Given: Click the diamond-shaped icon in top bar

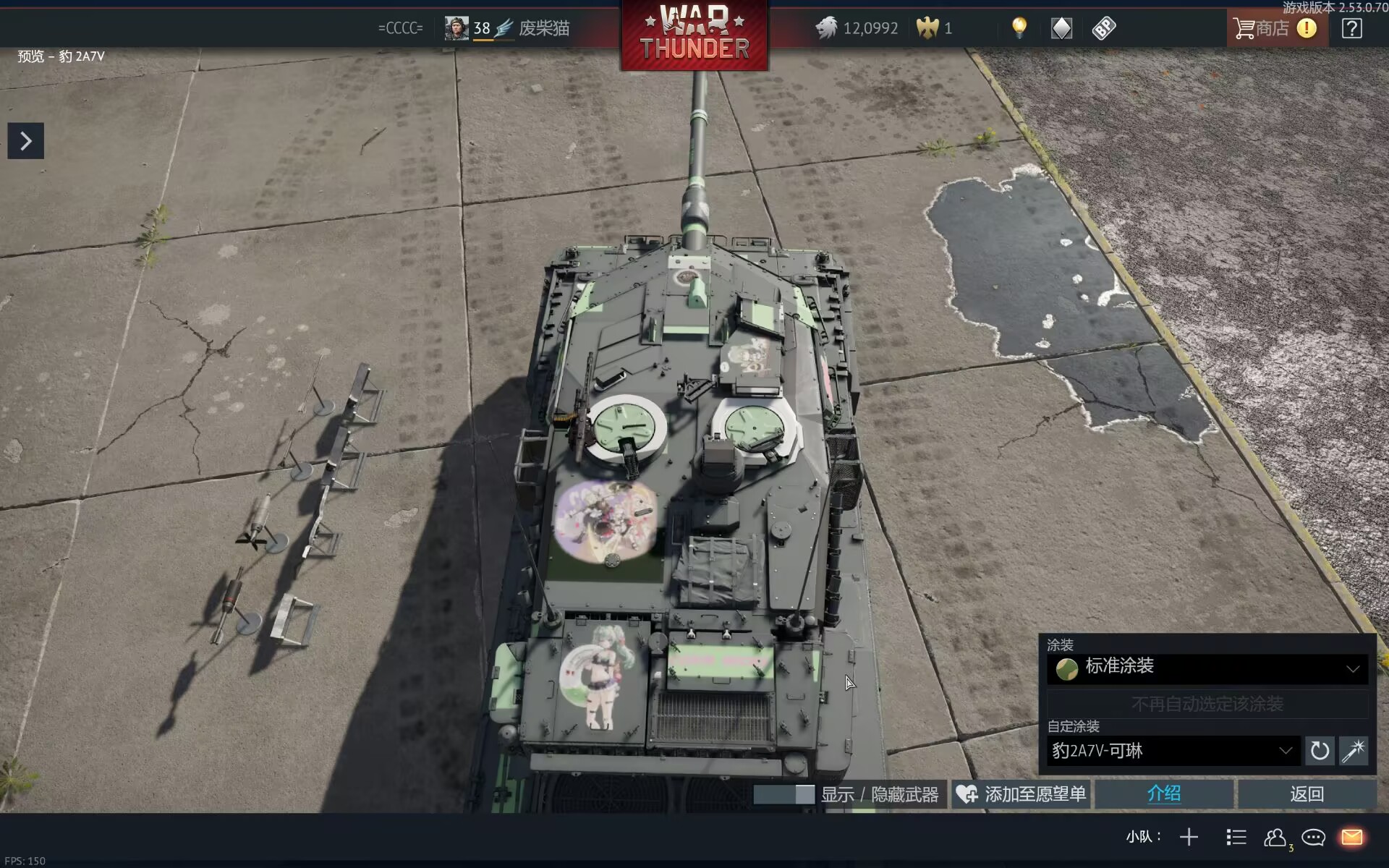Looking at the screenshot, I should pyautogui.click(x=1061, y=28).
